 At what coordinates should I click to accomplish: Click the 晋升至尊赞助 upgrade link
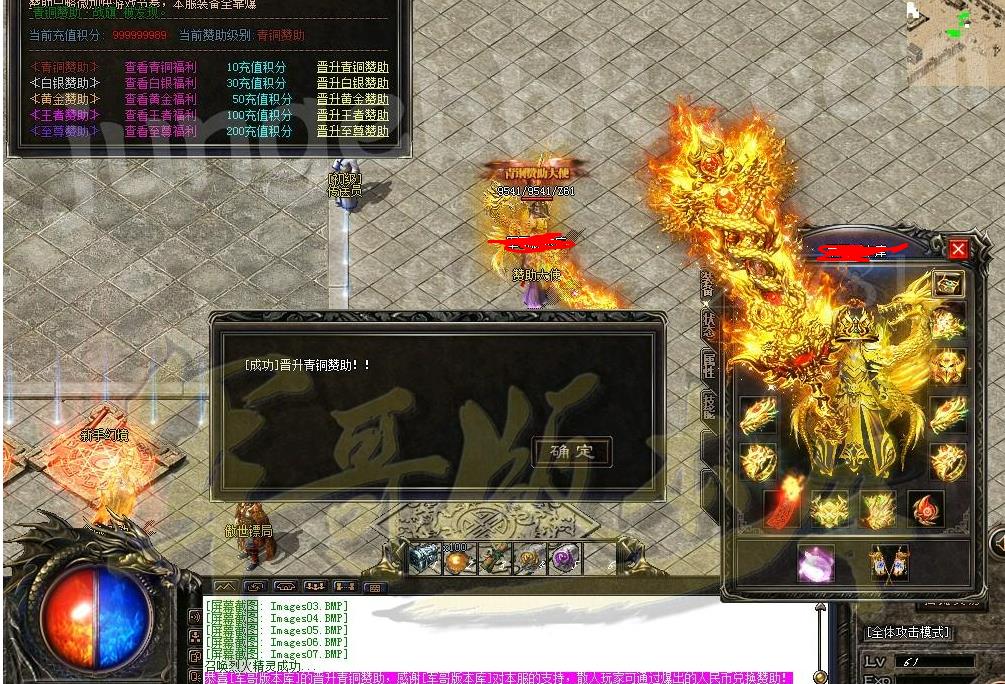[x=352, y=132]
